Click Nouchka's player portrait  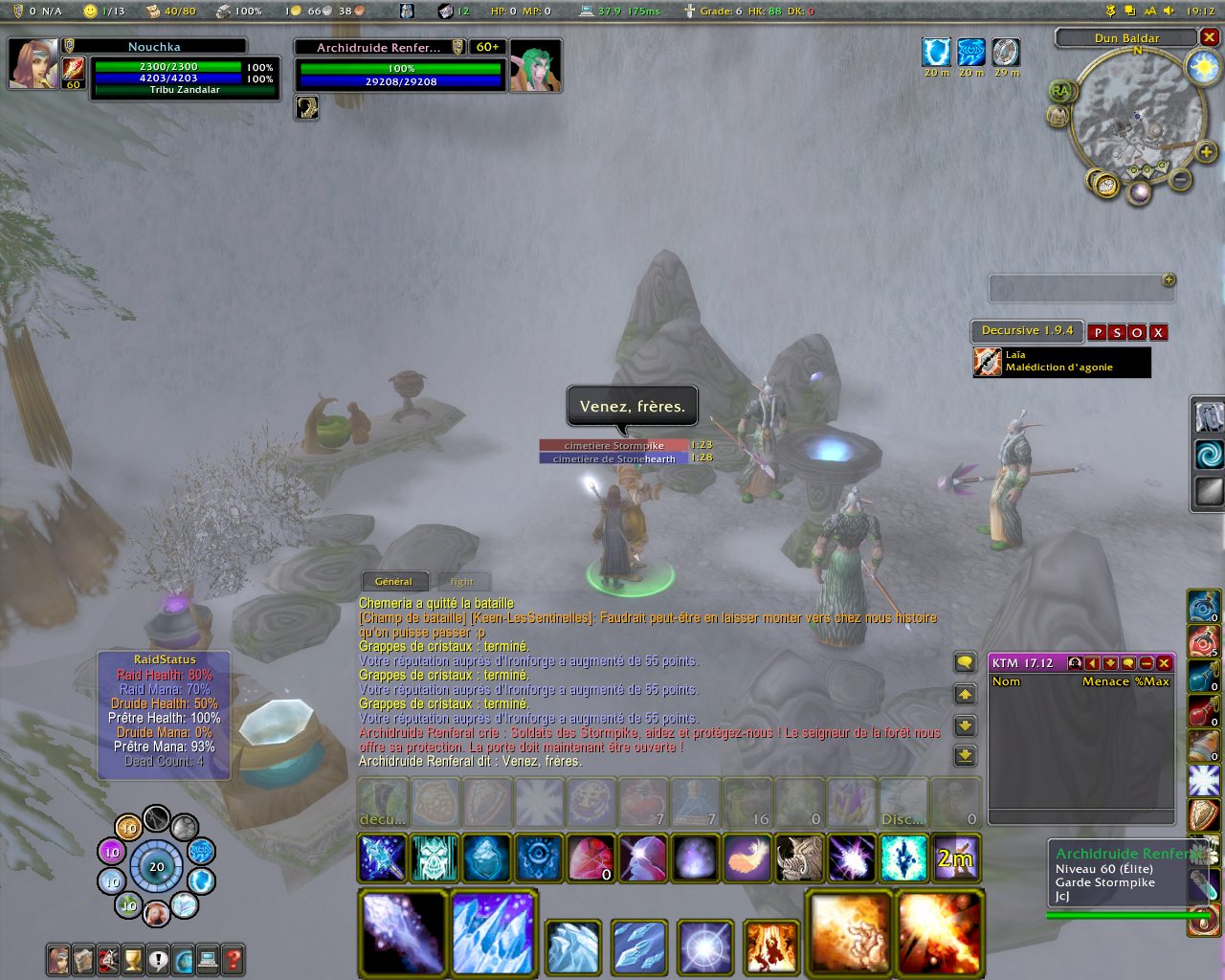click(33, 64)
